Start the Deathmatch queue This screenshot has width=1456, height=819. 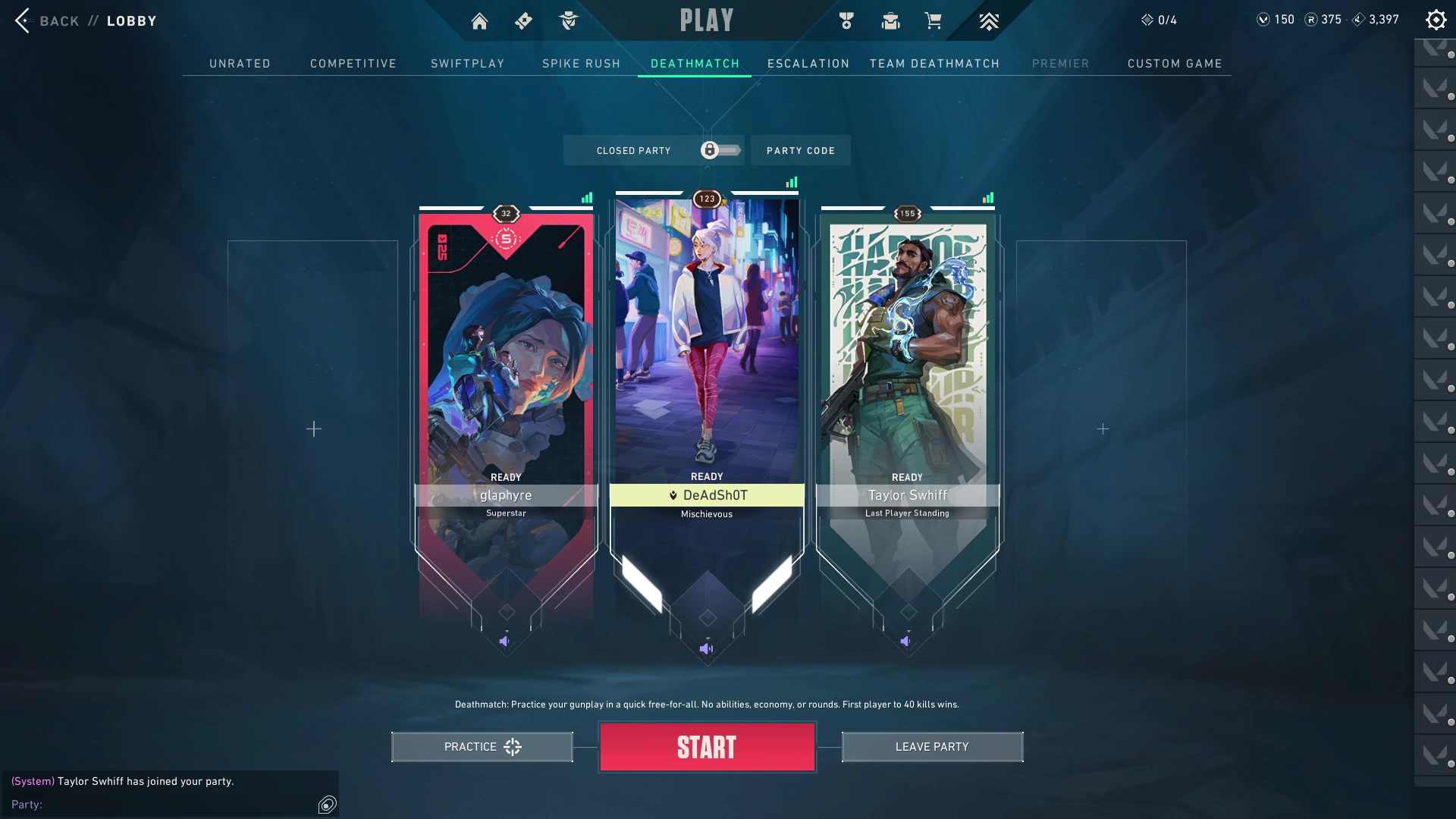[x=707, y=747]
